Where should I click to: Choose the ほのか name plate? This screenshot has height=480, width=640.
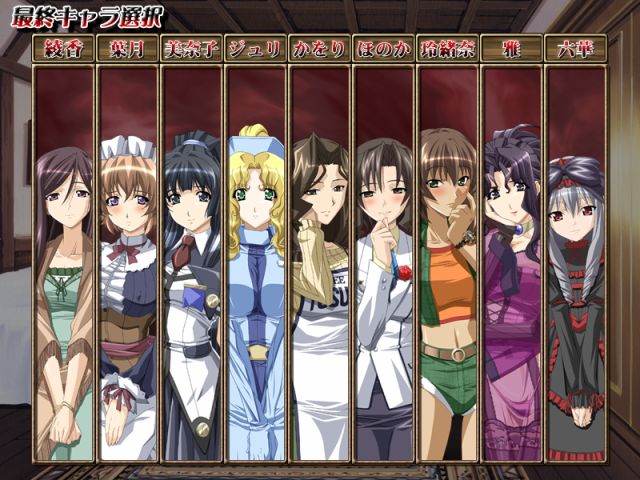(x=384, y=48)
